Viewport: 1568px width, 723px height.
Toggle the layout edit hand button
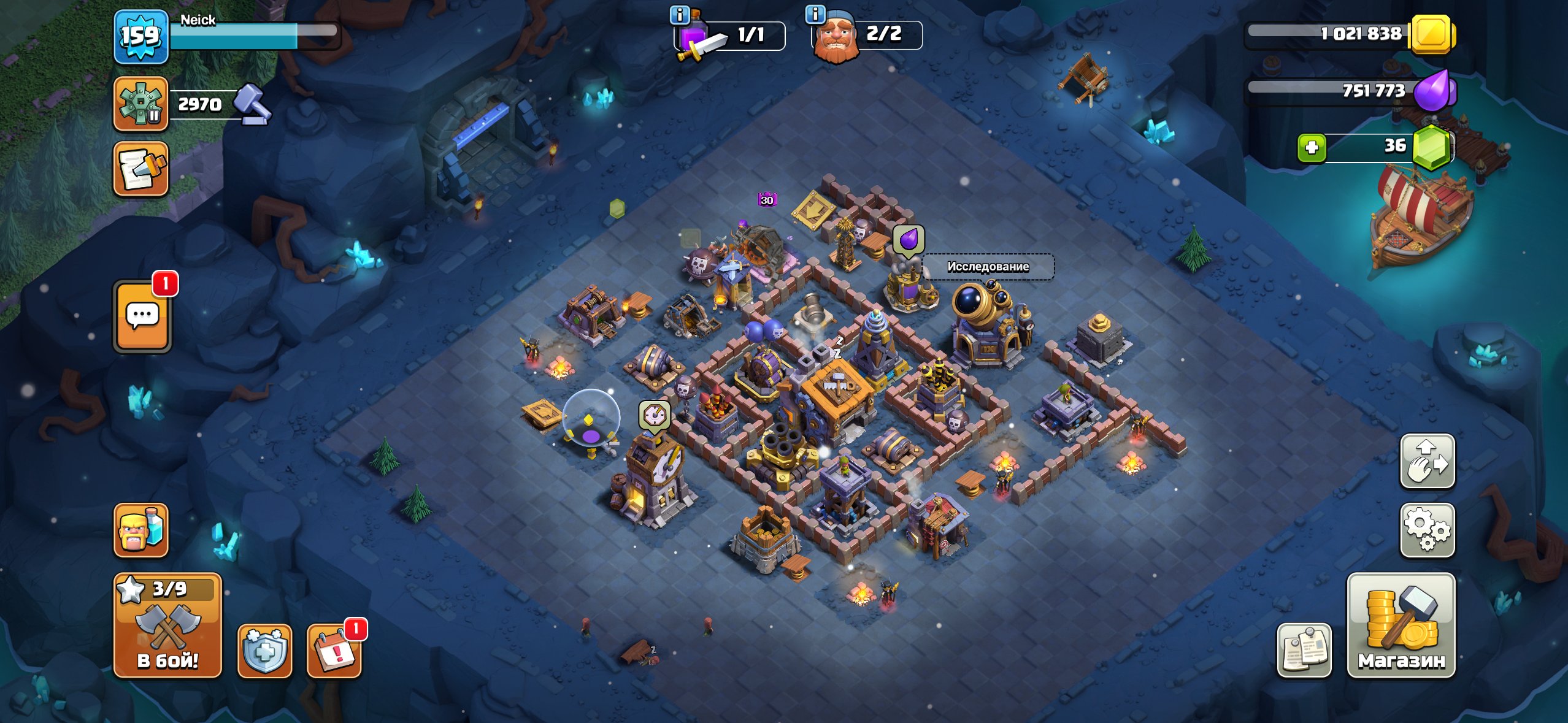point(1427,461)
